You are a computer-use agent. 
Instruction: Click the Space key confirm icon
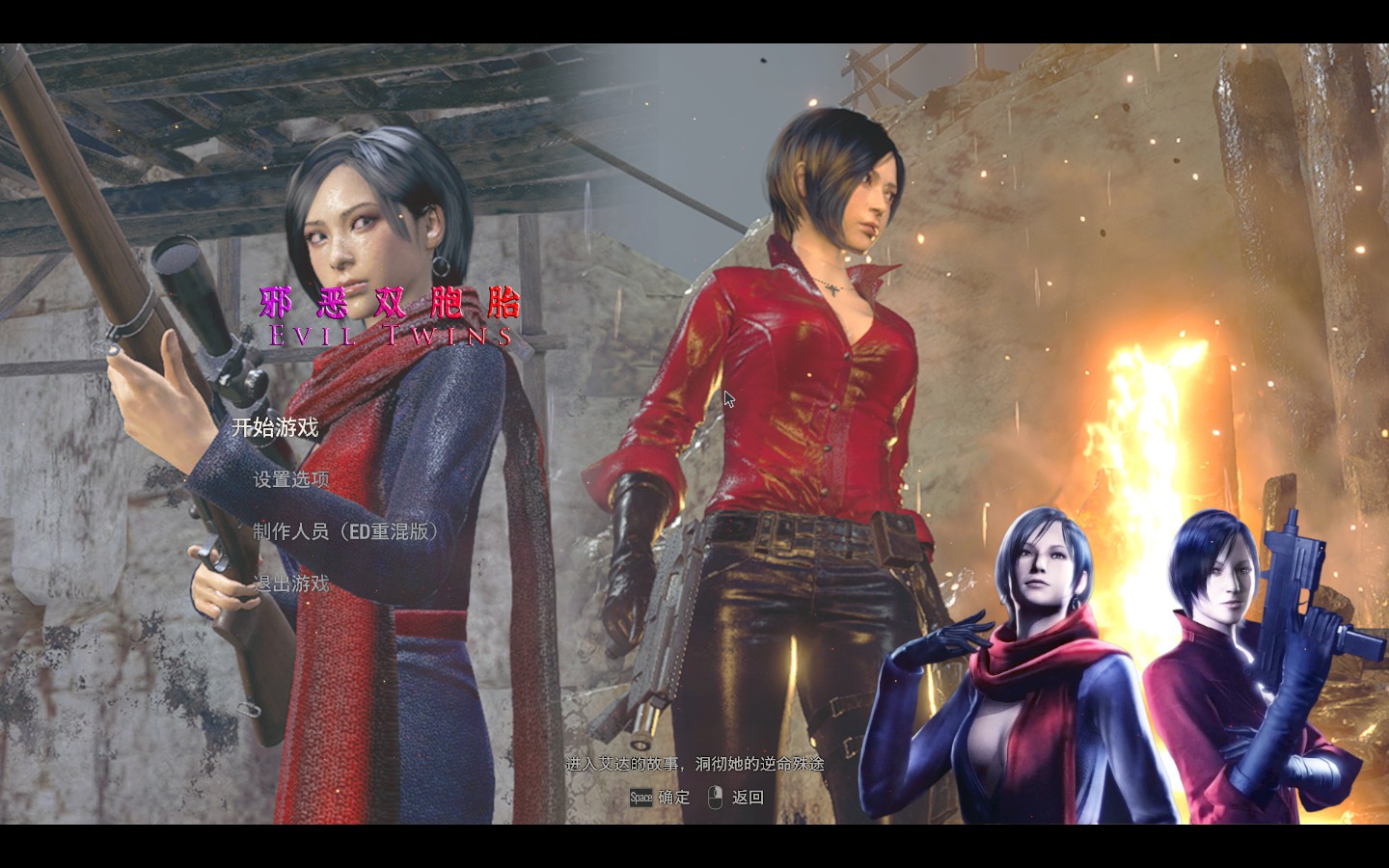pyautogui.click(x=640, y=798)
